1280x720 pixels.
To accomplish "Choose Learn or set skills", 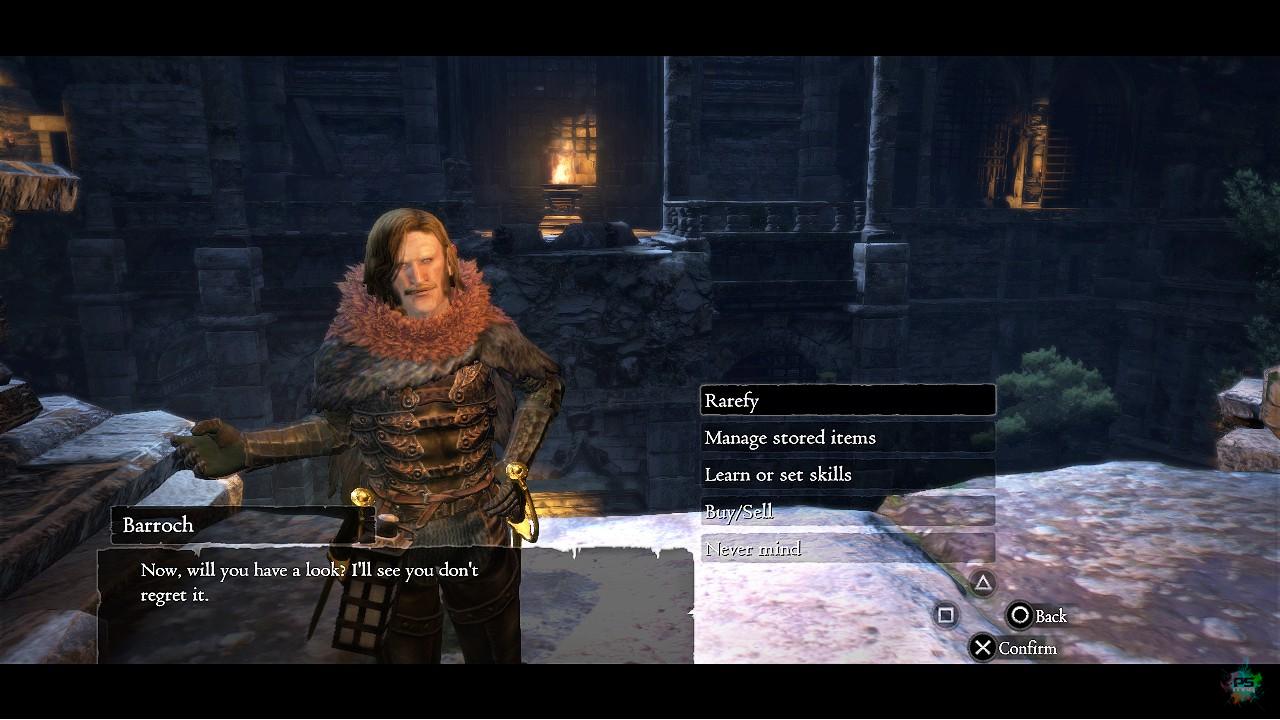I will pyautogui.click(x=847, y=474).
